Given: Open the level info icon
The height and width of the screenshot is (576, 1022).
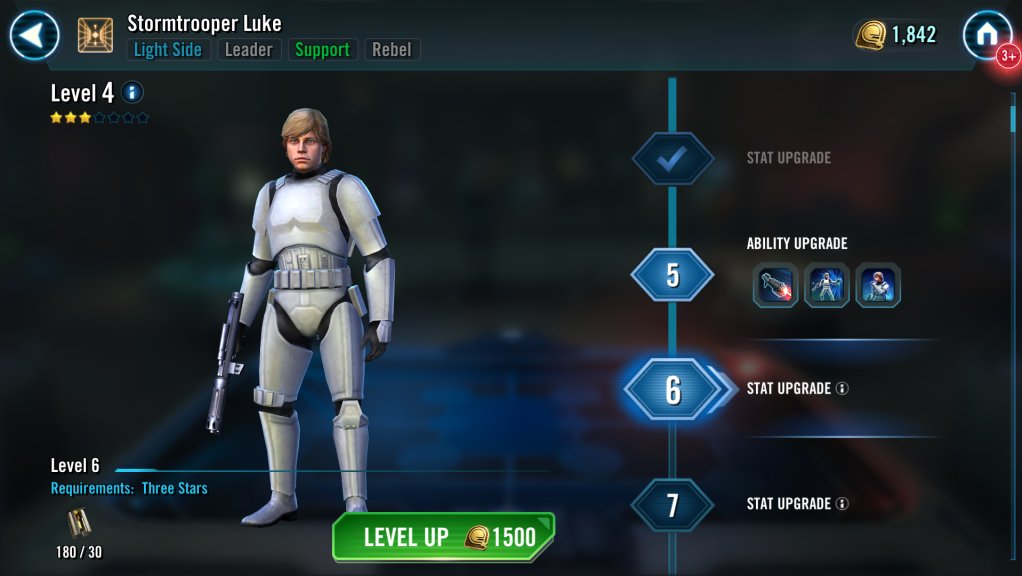Looking at the screenshot, I should point(132,93).
